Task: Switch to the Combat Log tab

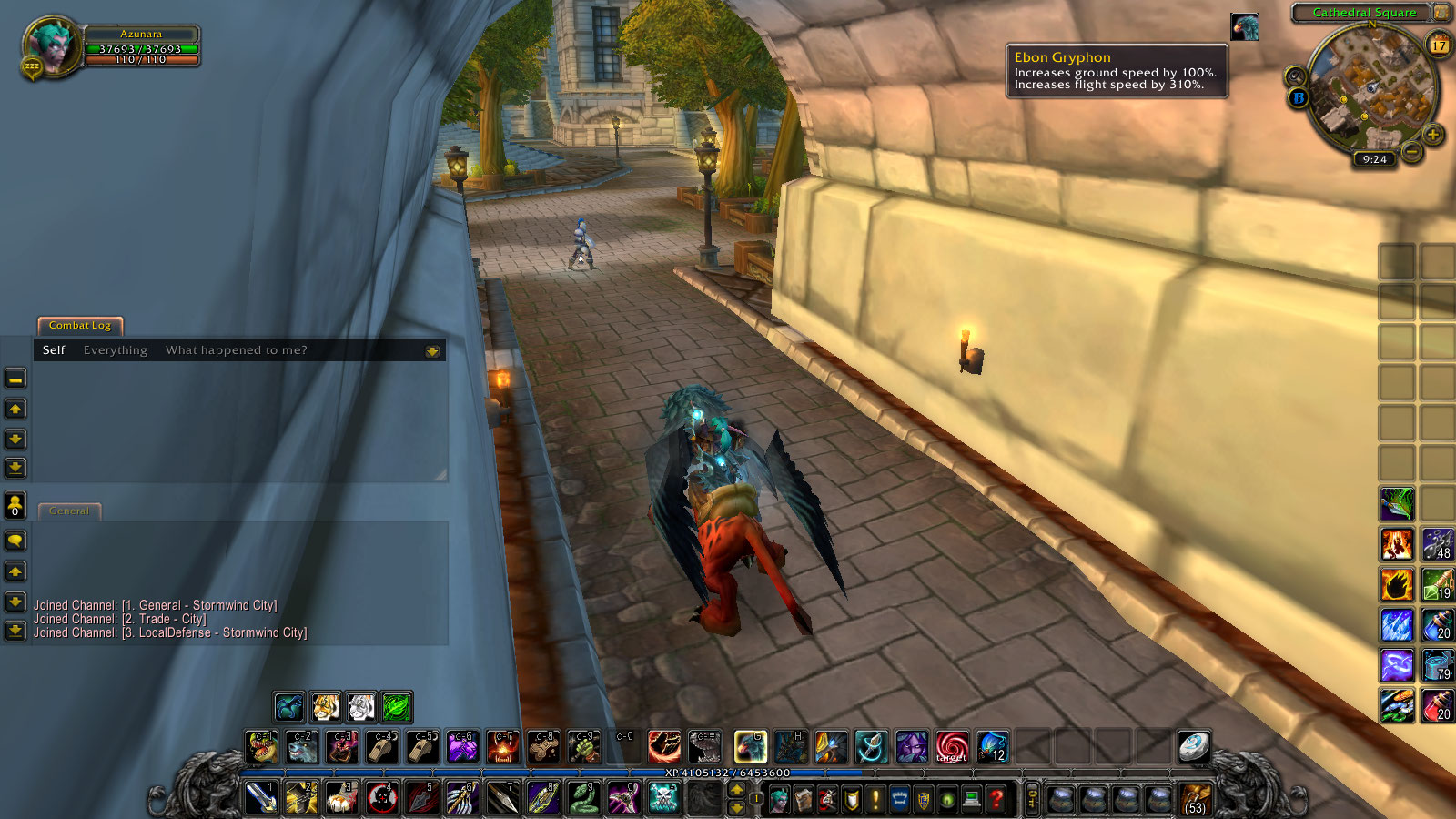Action: click(x=79, y=325)
